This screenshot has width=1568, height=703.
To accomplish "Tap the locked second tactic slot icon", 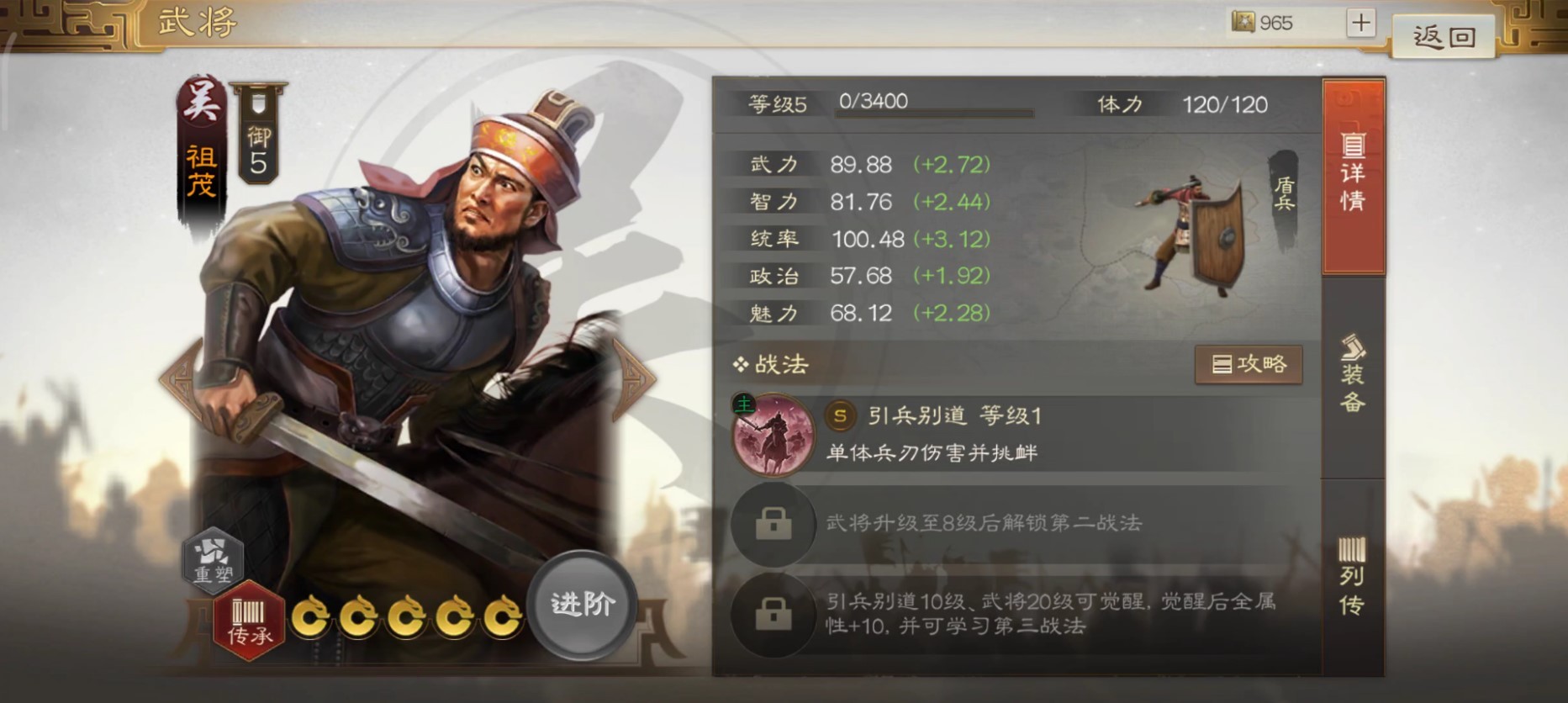I will pos(773,526).
